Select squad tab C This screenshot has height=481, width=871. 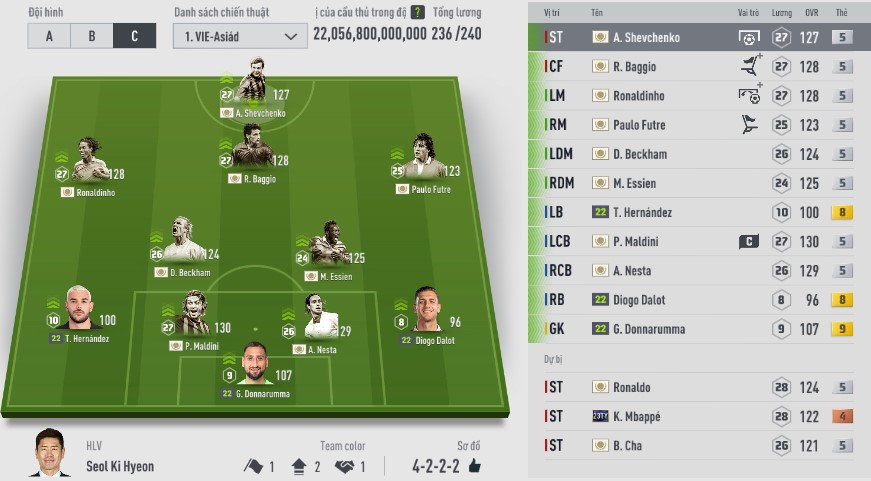coord(133,36)
